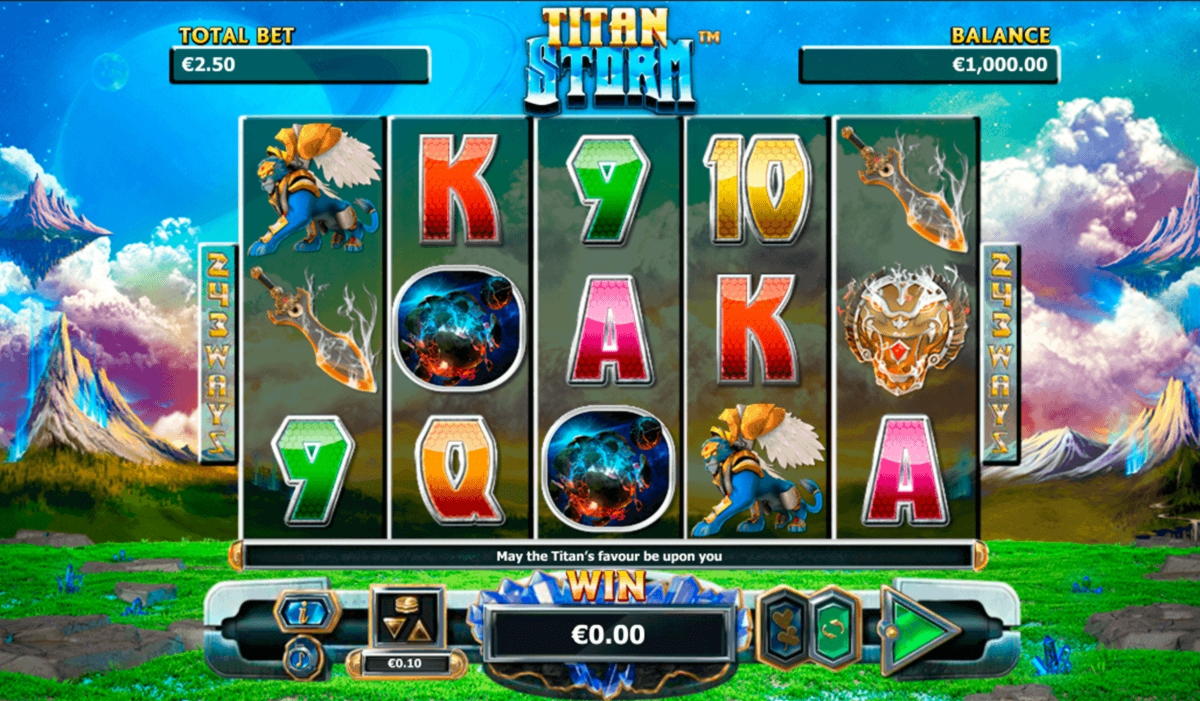Image resolution: width=1200 pixels, height=701 pixels.
Task: Spin the reels with the green arrow
Action: tap(918, 632)
